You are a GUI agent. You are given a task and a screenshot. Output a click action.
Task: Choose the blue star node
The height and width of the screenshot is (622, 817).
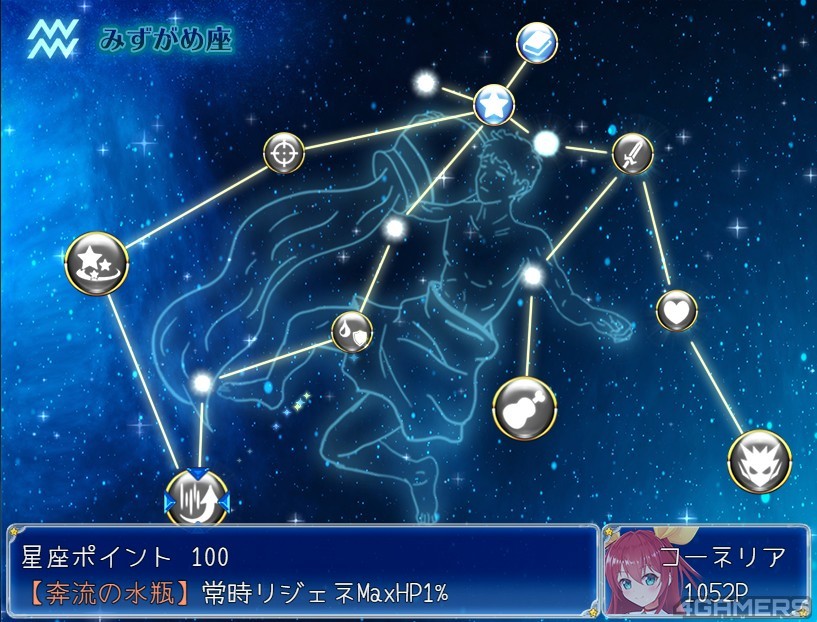[x=494, y=103]
